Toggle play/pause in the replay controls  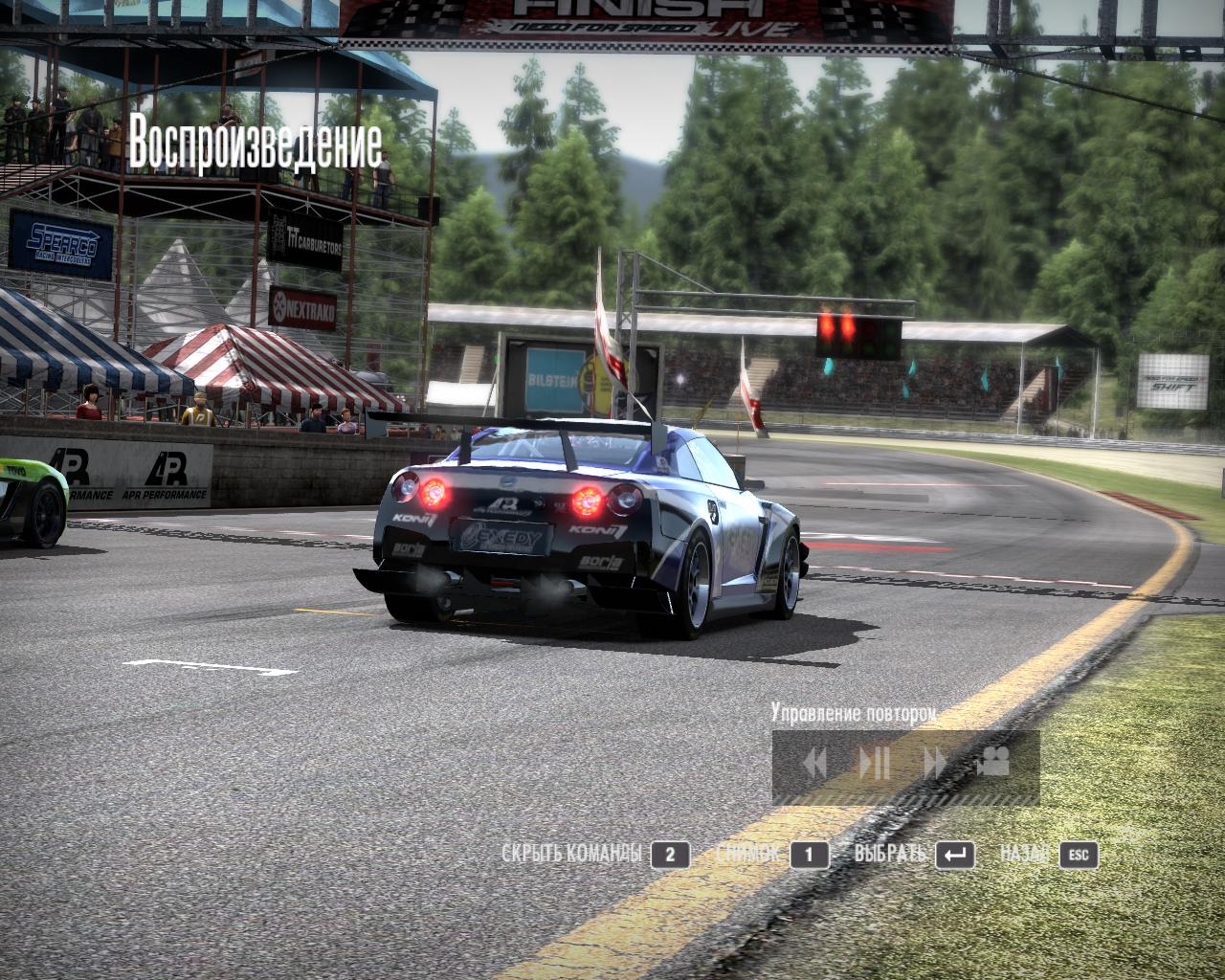875,763
